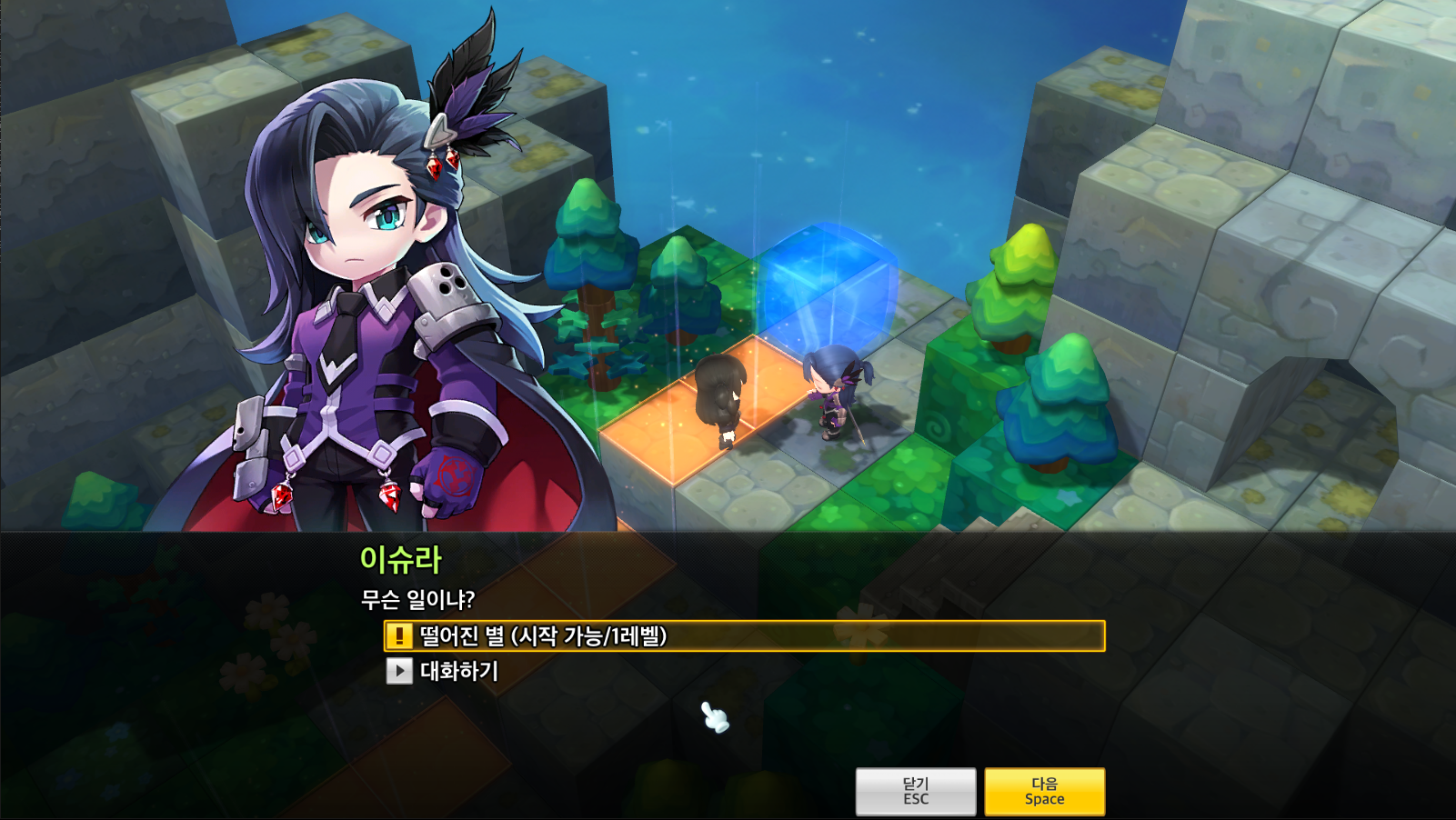Close the dialogue with 닫기 button
This screenshot has width=1456, height=820.
pos(915,791)
